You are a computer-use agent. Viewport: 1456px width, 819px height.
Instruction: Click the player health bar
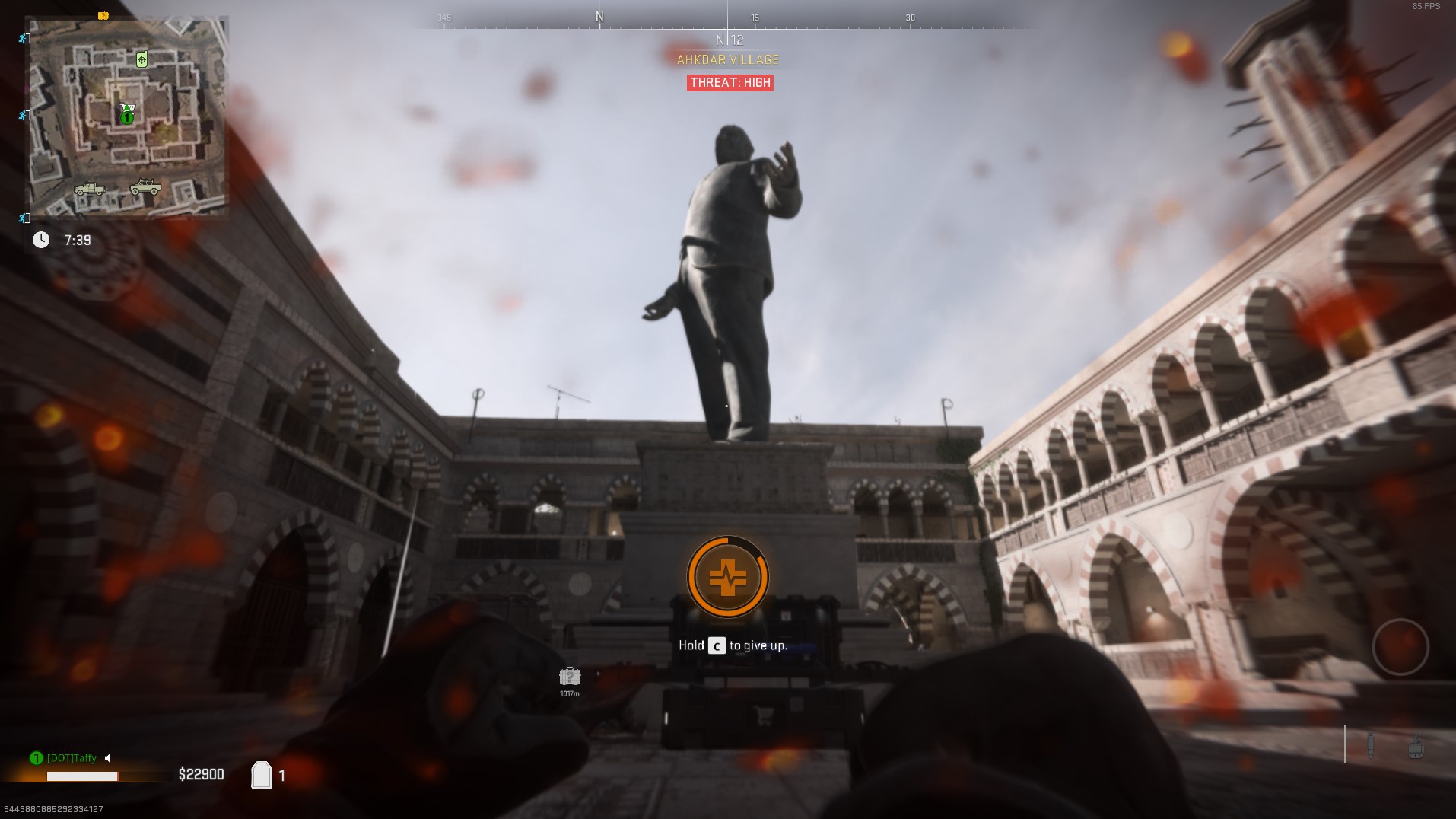[84, 776]
